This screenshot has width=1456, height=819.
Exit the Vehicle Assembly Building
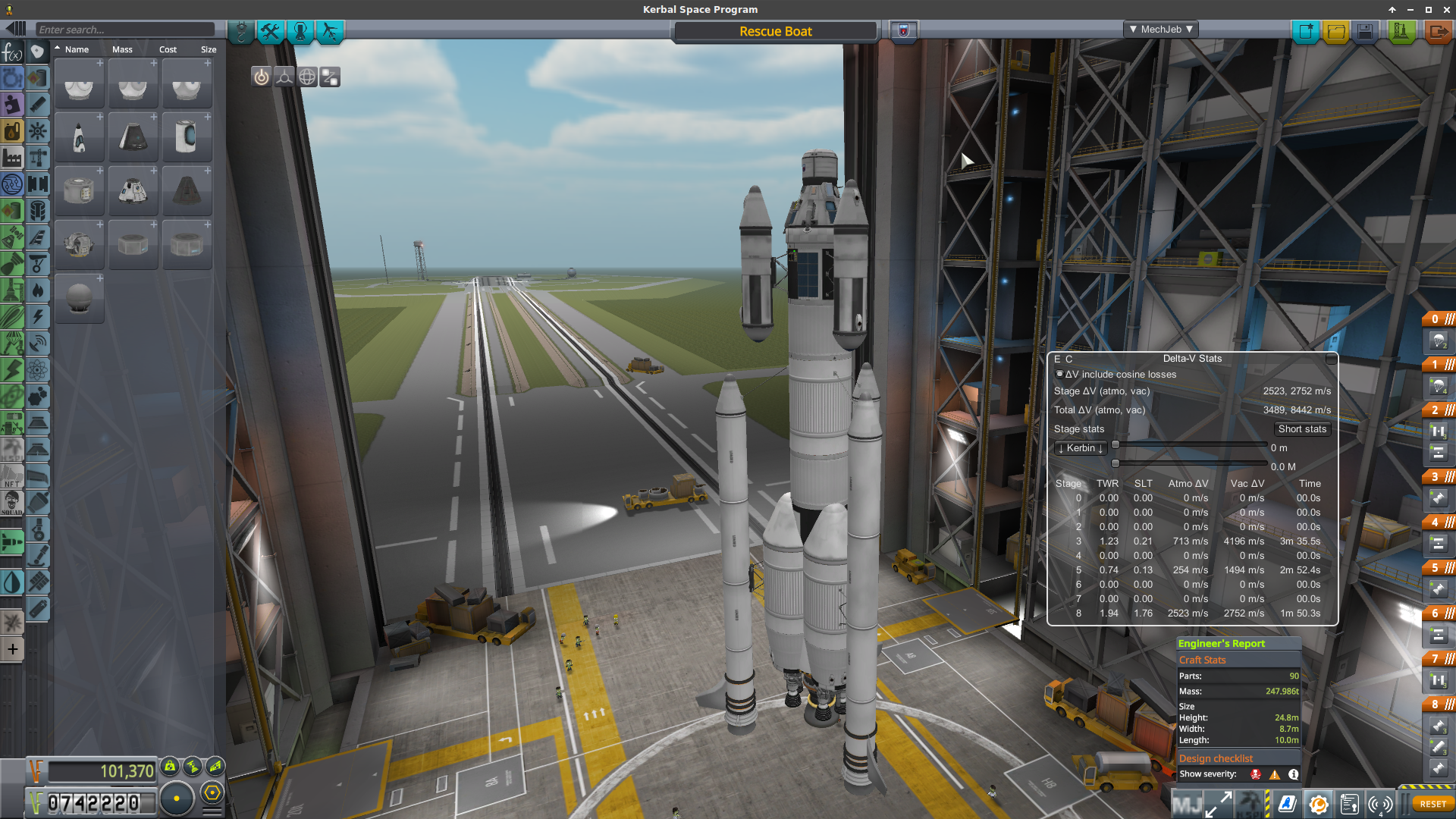[1437, 31]
